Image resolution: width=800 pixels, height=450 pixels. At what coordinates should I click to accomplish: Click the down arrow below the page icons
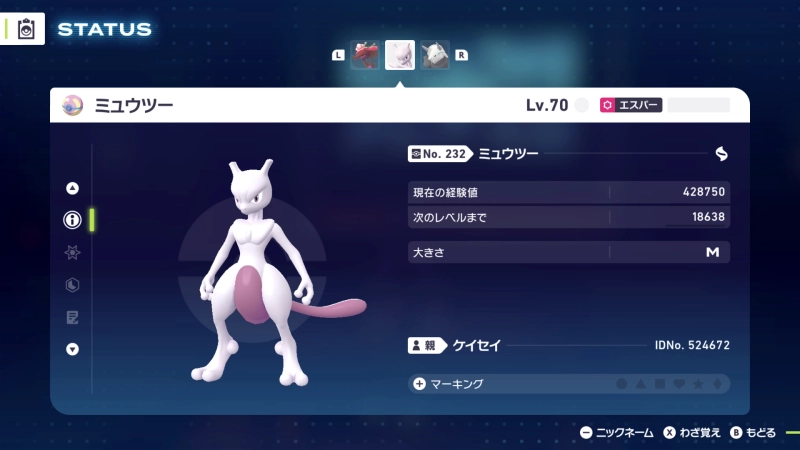[x=72, y=349]
